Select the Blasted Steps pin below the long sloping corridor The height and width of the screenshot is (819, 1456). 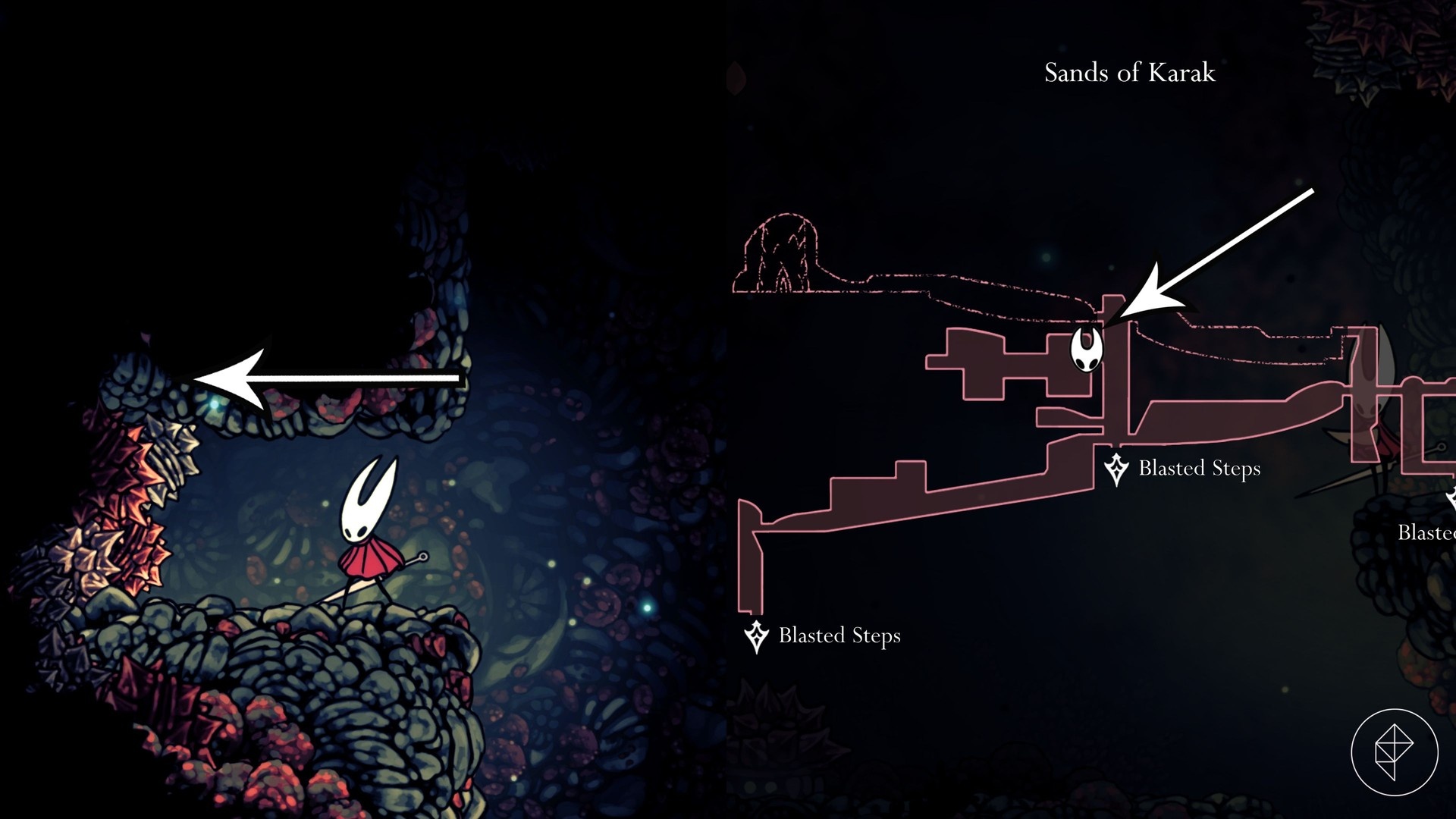pos(756,636)
